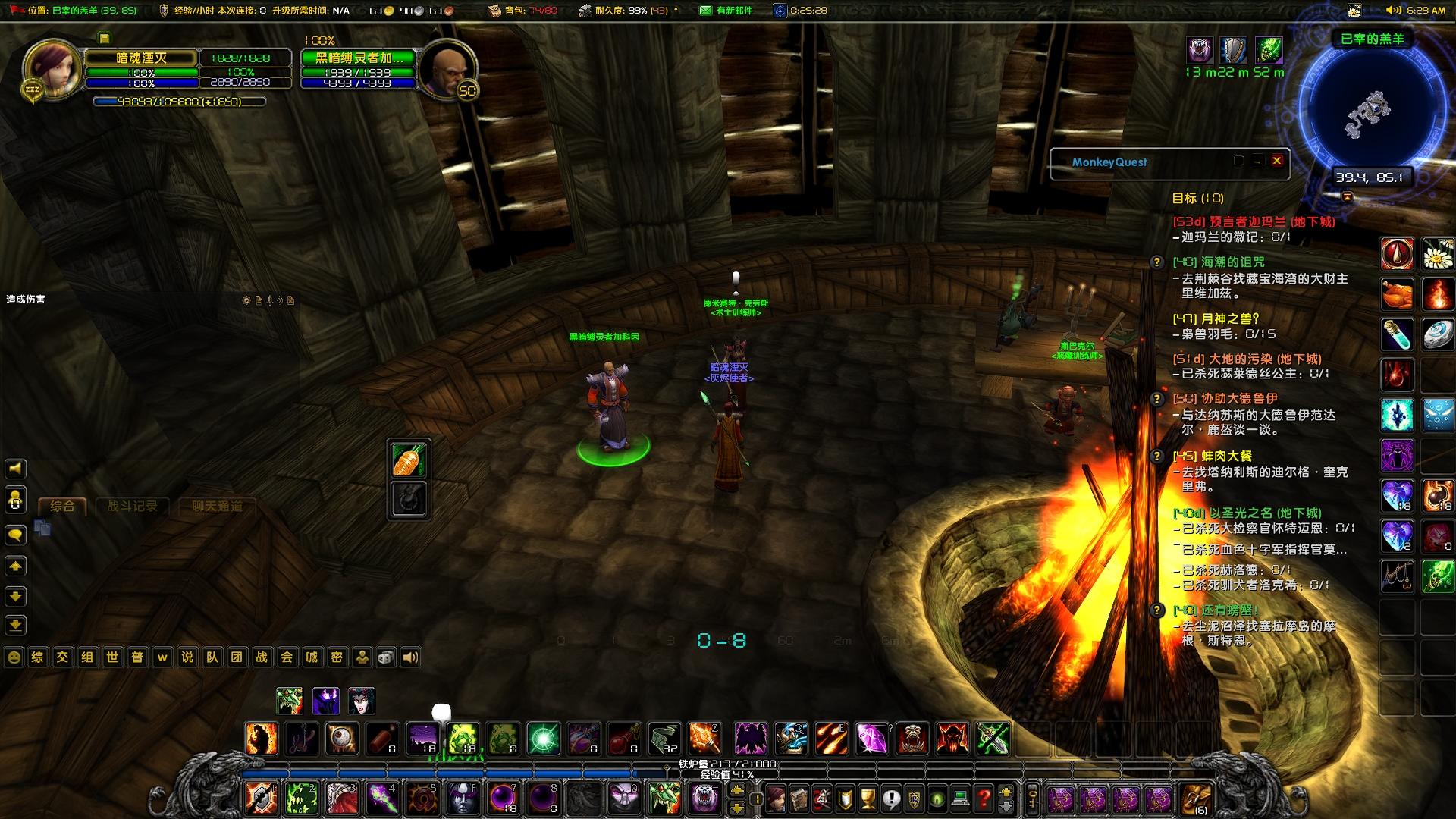Image resolution: width=1456 pixels, height=819 pixels.
Task: Cast the green starburst spell on action bar
Action: pos(544,739)
